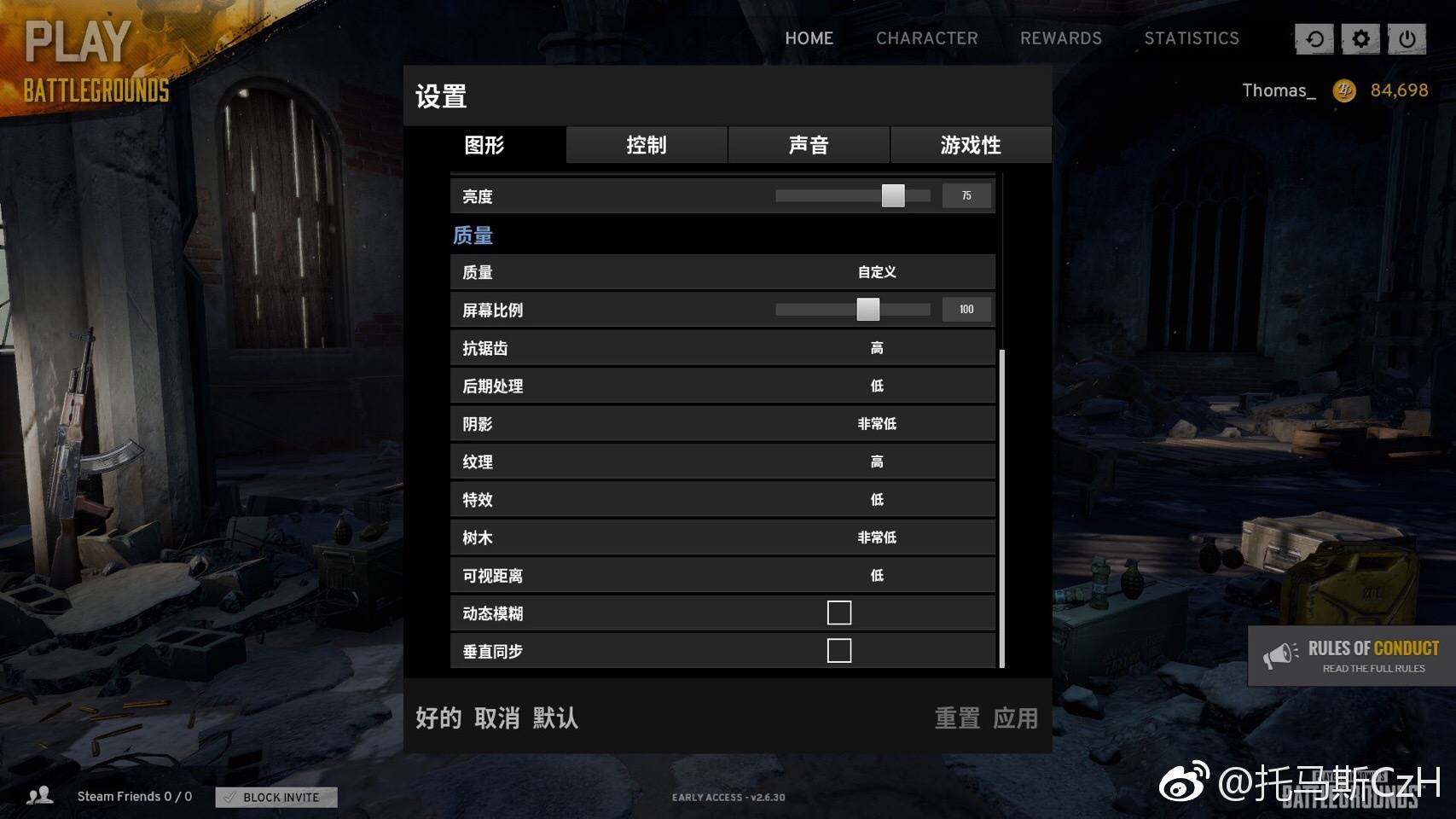Open the CHARACTER menu item

coord(926,38)
